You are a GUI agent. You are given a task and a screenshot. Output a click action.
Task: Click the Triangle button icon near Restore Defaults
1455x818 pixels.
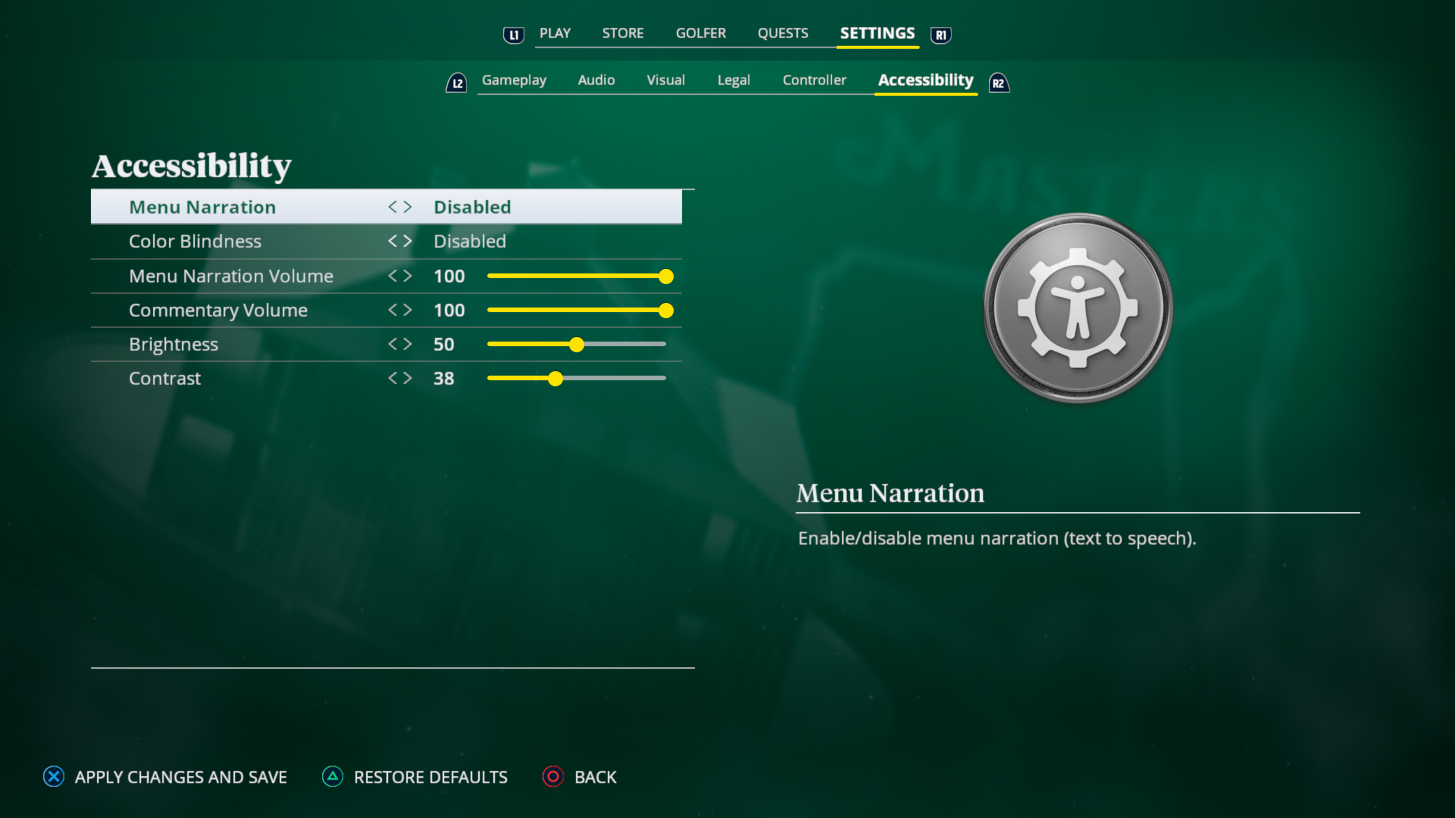(331, 776)
